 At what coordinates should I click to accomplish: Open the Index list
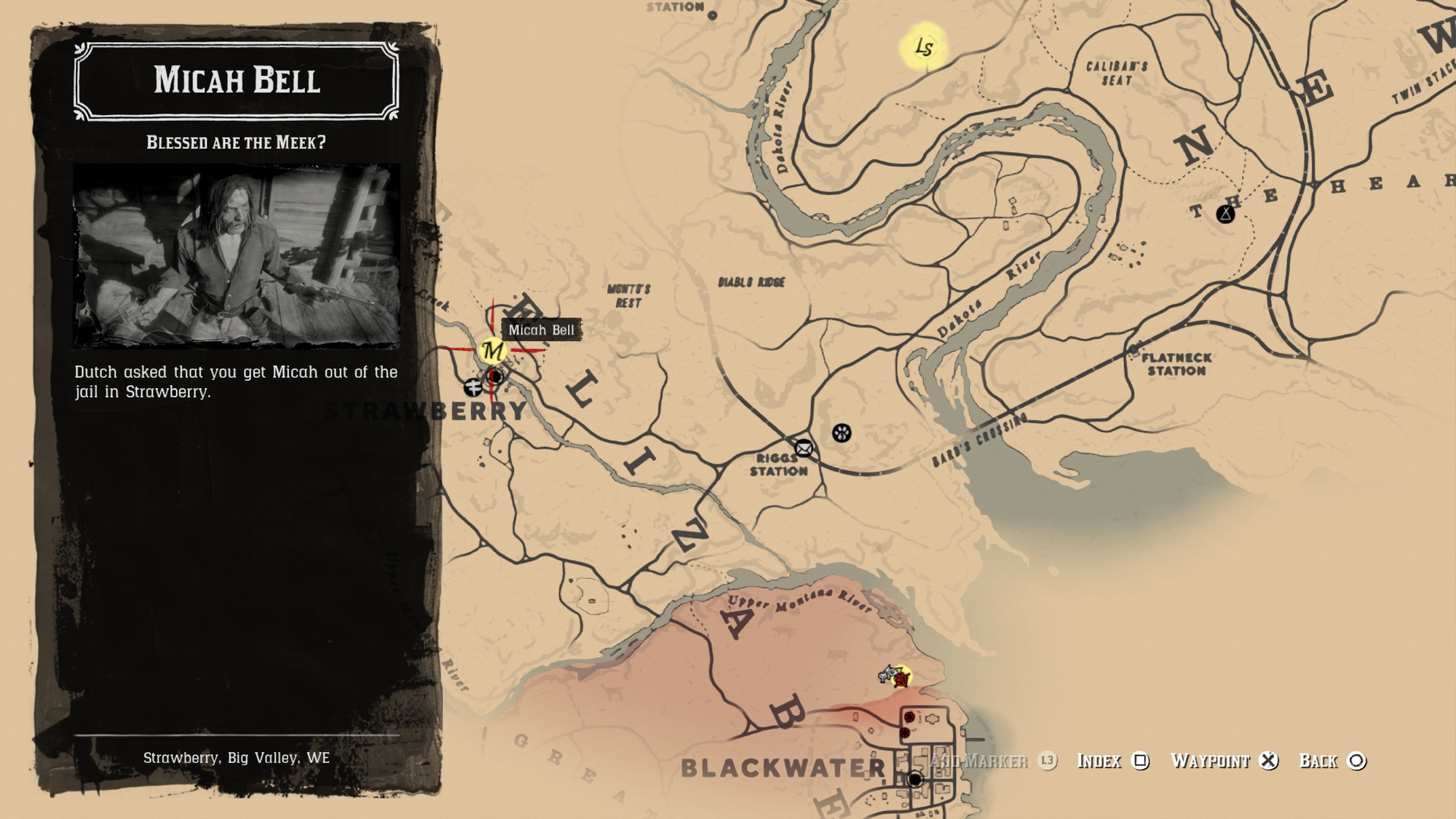click(x=1099, y=761)
